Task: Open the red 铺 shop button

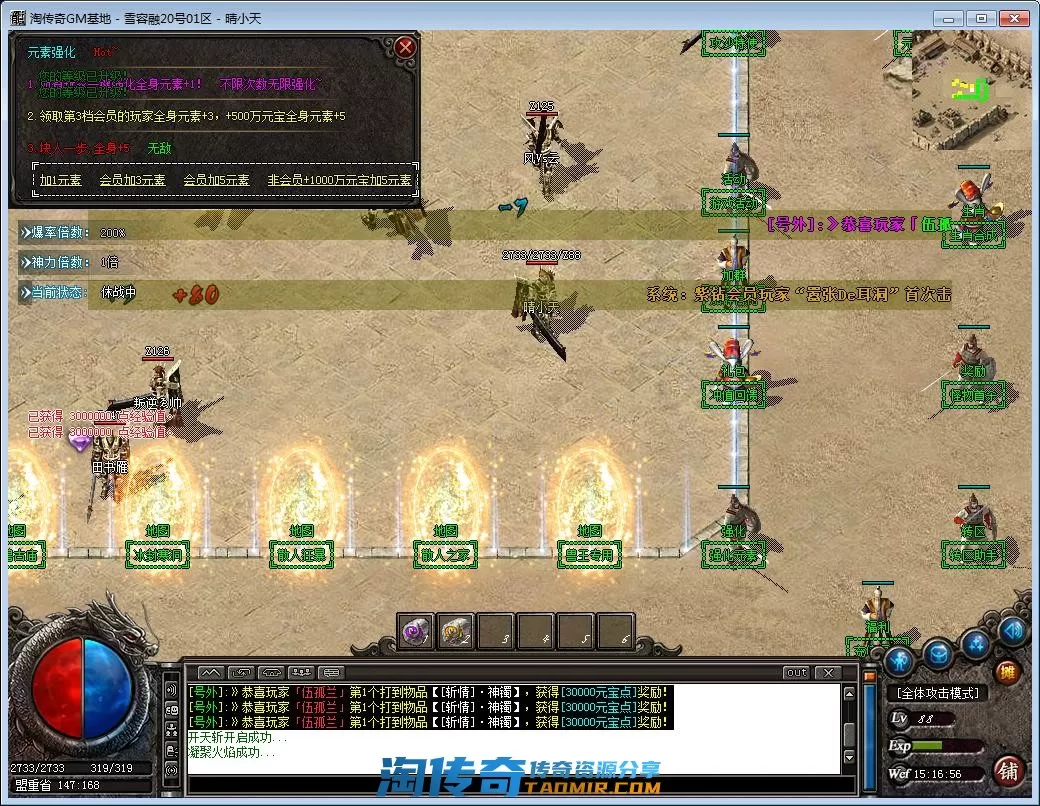Action: click(x=1008, y=770)
